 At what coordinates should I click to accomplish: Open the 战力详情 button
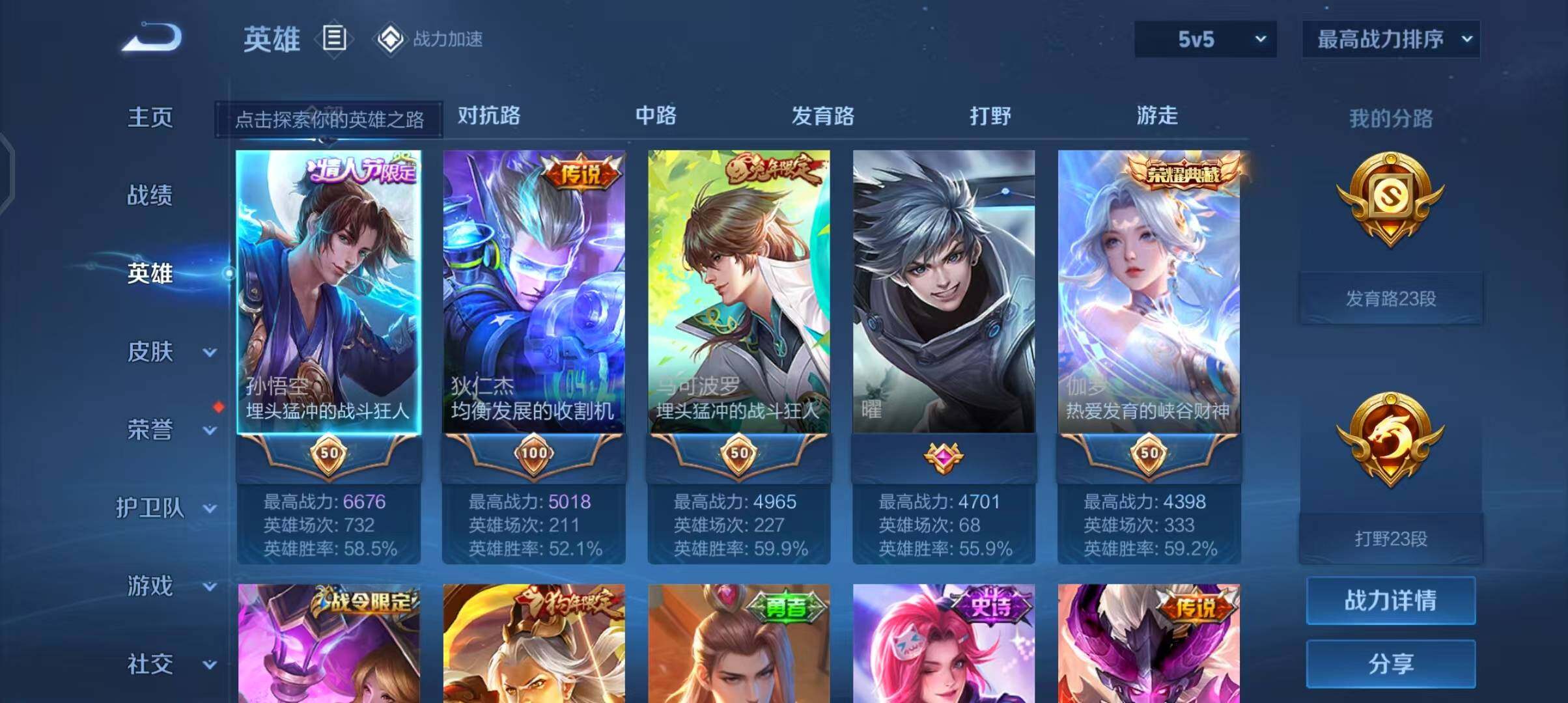pos(1390,600)
